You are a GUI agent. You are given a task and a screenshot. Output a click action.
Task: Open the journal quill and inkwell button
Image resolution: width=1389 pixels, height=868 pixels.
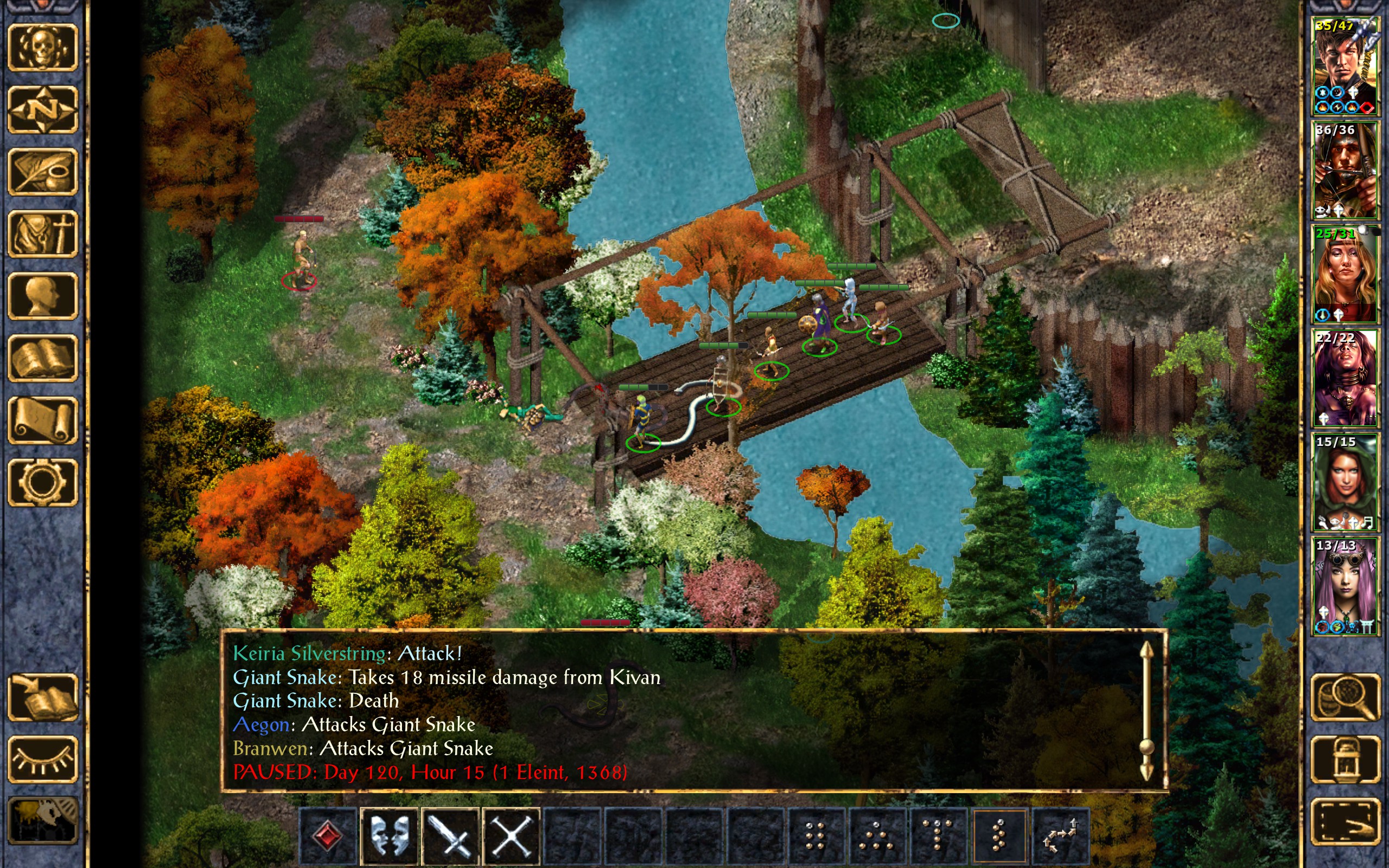pos(42,171)
